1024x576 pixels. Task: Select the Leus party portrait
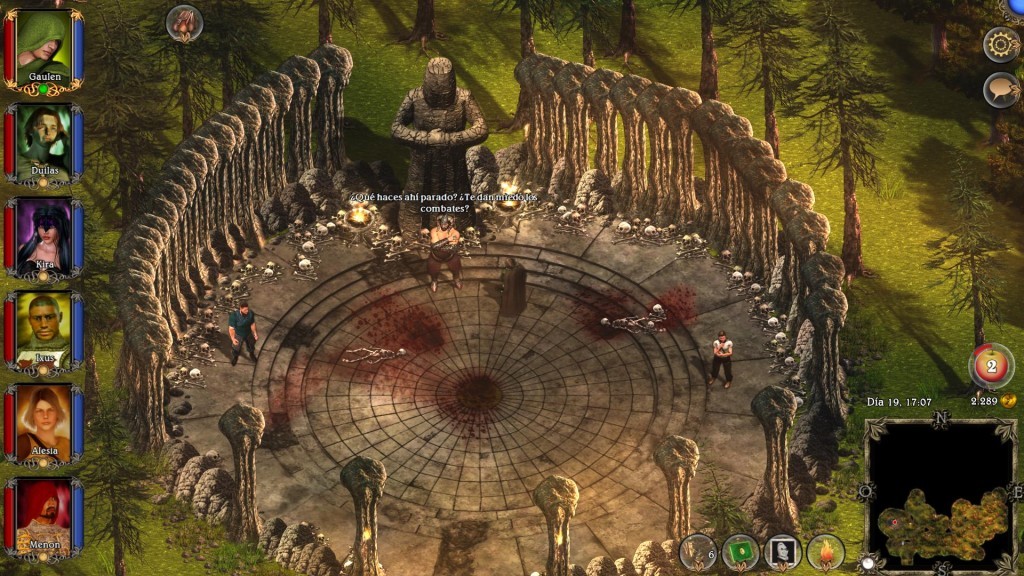(43, 330)
